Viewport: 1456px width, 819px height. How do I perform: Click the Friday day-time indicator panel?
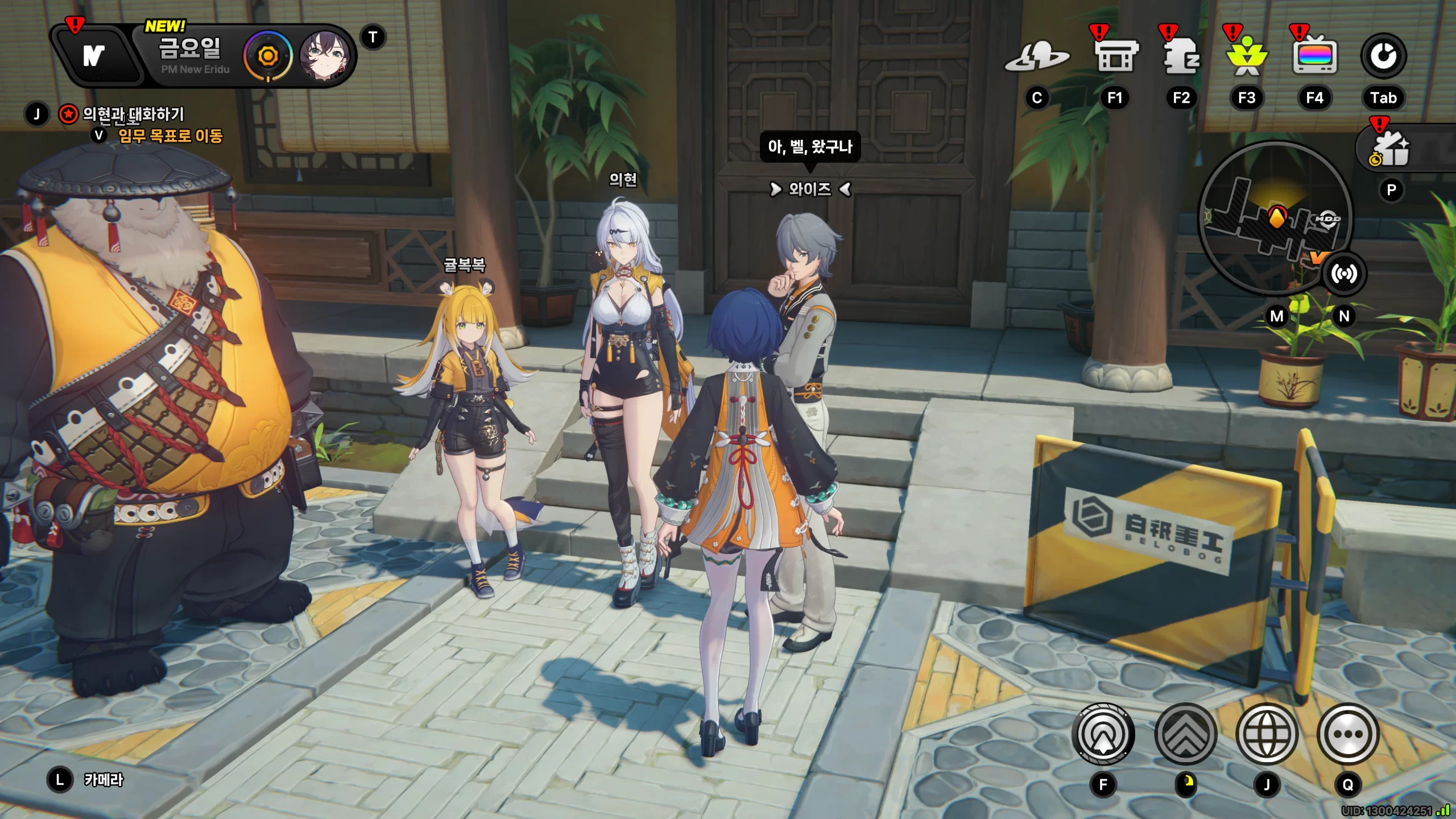191,55
